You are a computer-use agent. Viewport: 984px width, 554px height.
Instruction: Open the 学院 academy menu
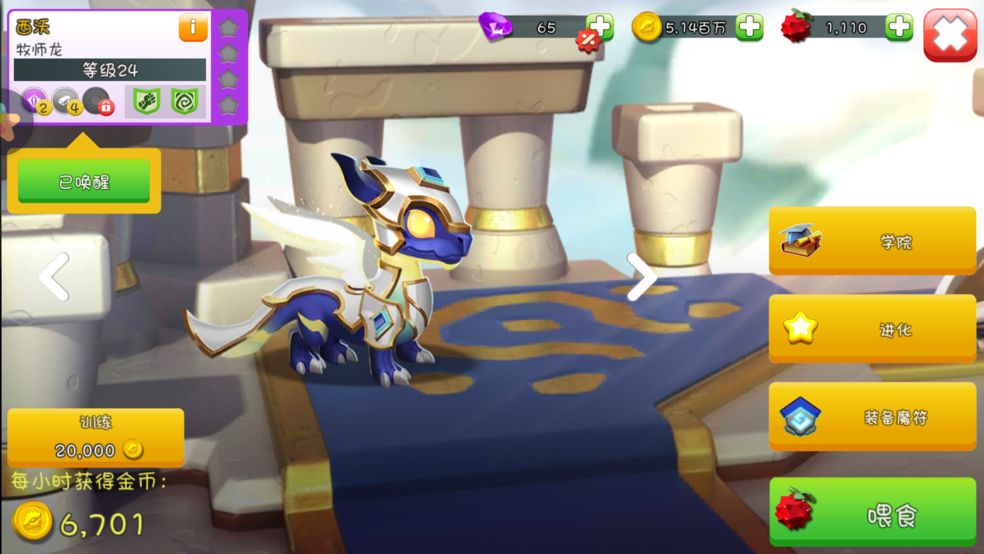(872, 241)
